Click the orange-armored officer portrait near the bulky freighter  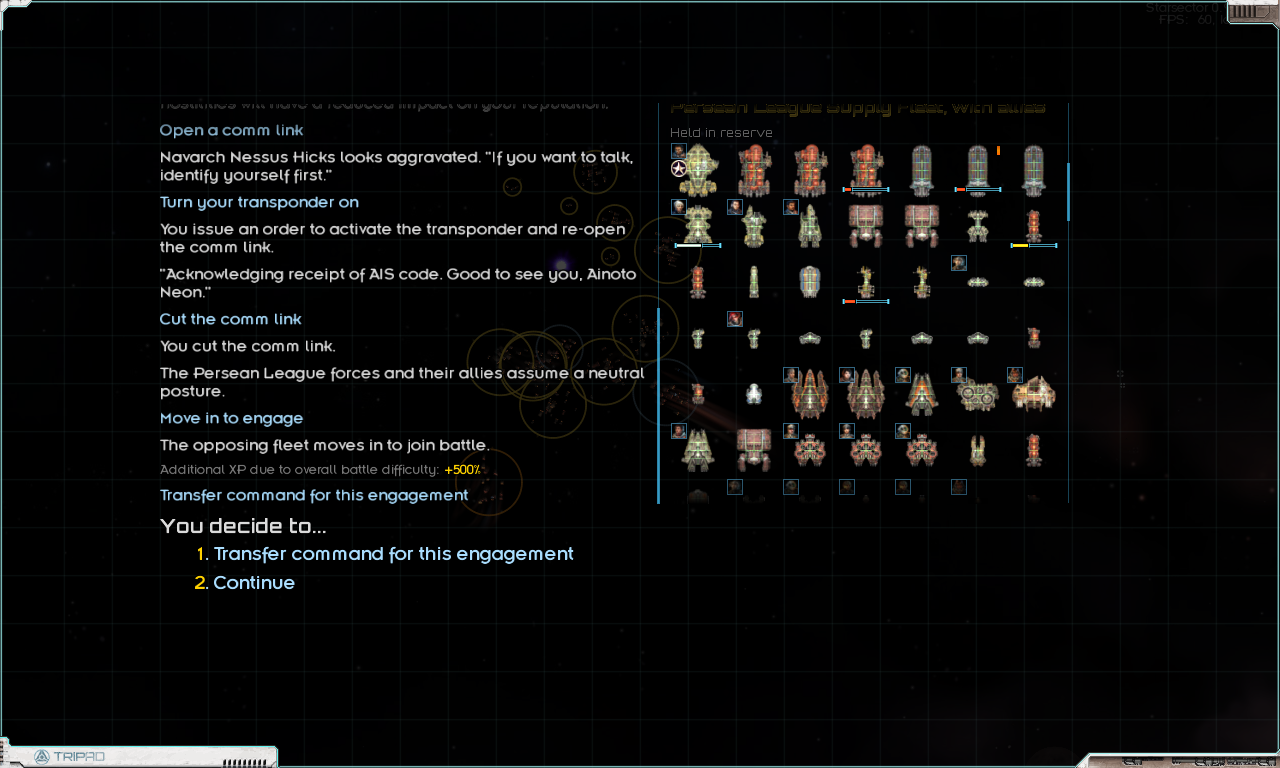point(1014,374)
